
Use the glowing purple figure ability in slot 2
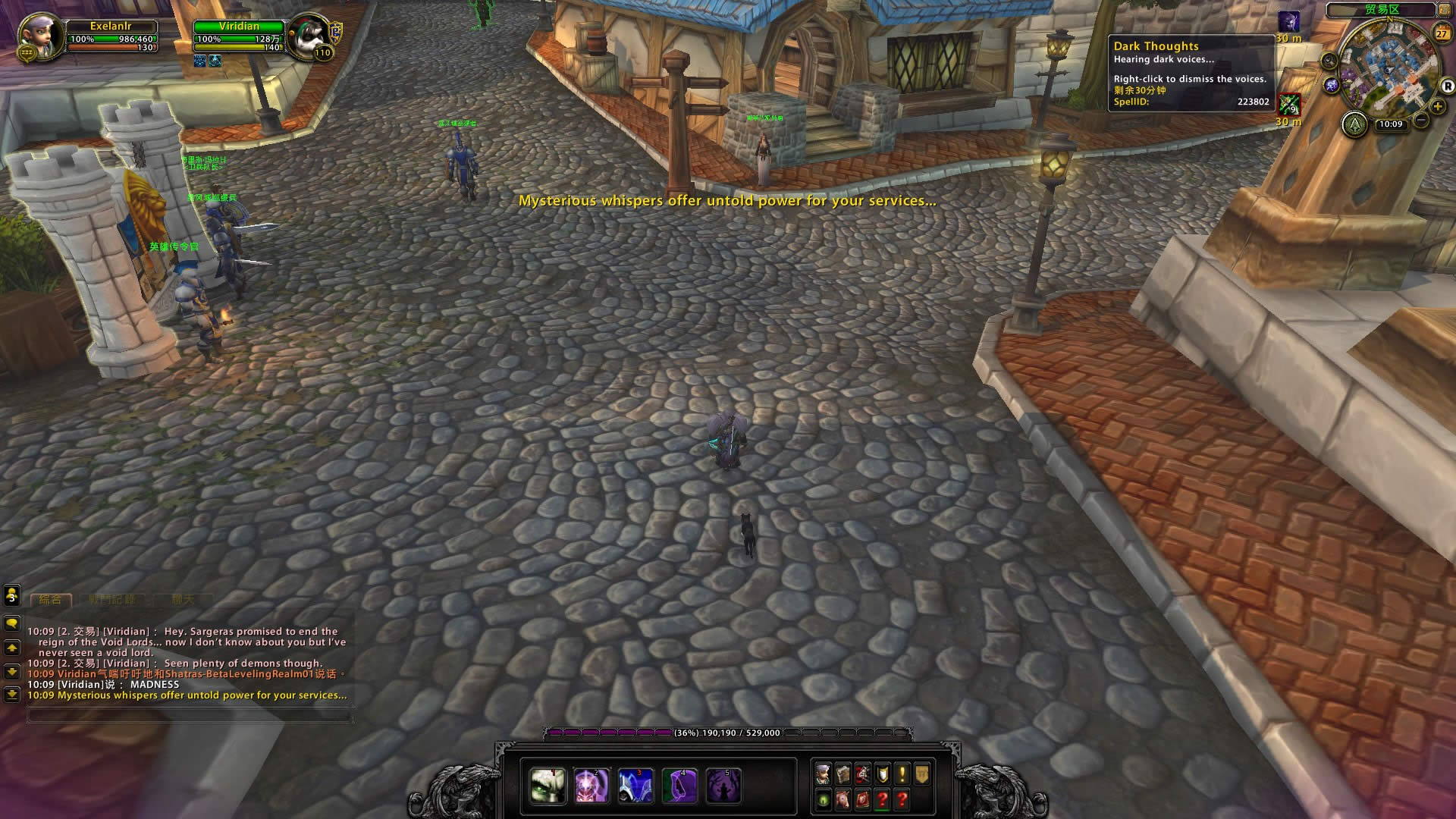pos(591,786)
